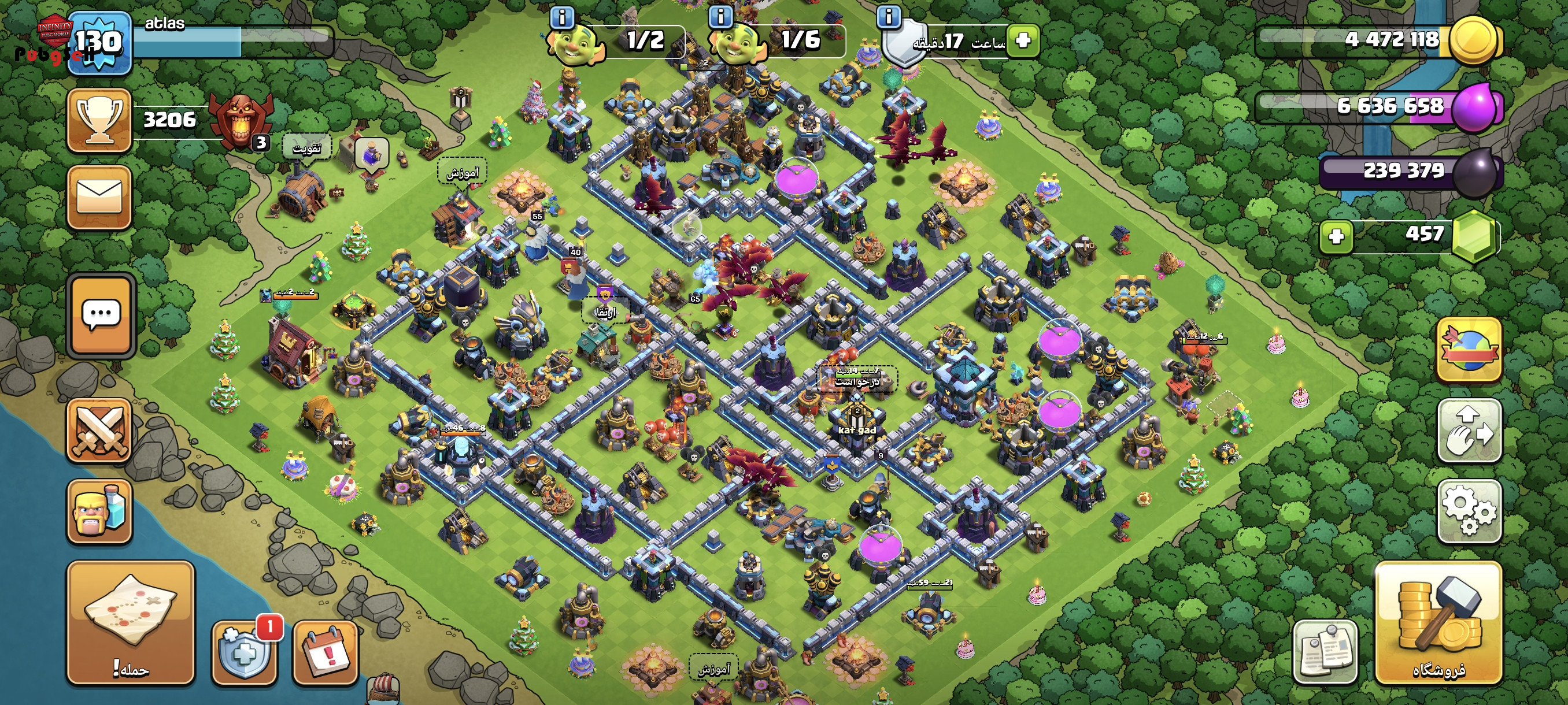Screen dimensions: 1568x705
Task: Open the Attack map button
Action: pyautogui.click(x=130, y=622)
